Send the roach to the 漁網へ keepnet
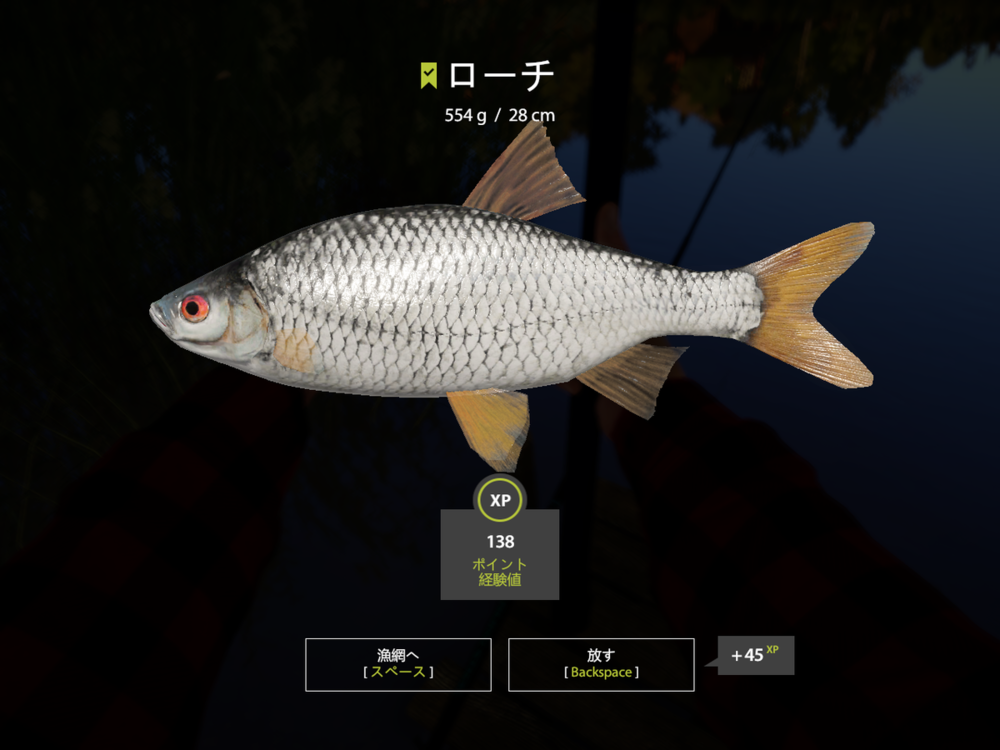 [x=398, y=664]
